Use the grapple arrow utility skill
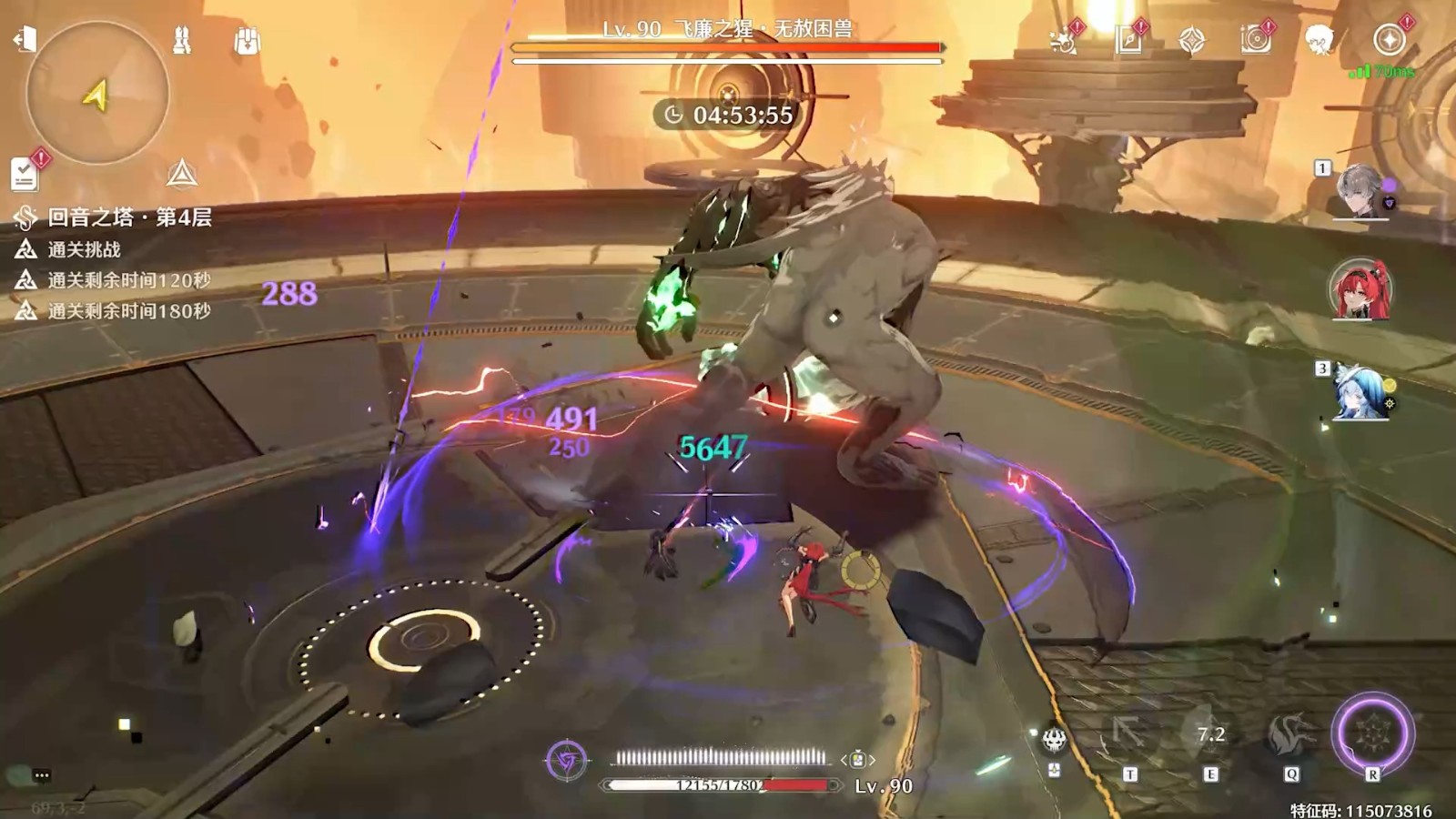This screenshot has height=819, width=1456. [x=1129, y=735]
